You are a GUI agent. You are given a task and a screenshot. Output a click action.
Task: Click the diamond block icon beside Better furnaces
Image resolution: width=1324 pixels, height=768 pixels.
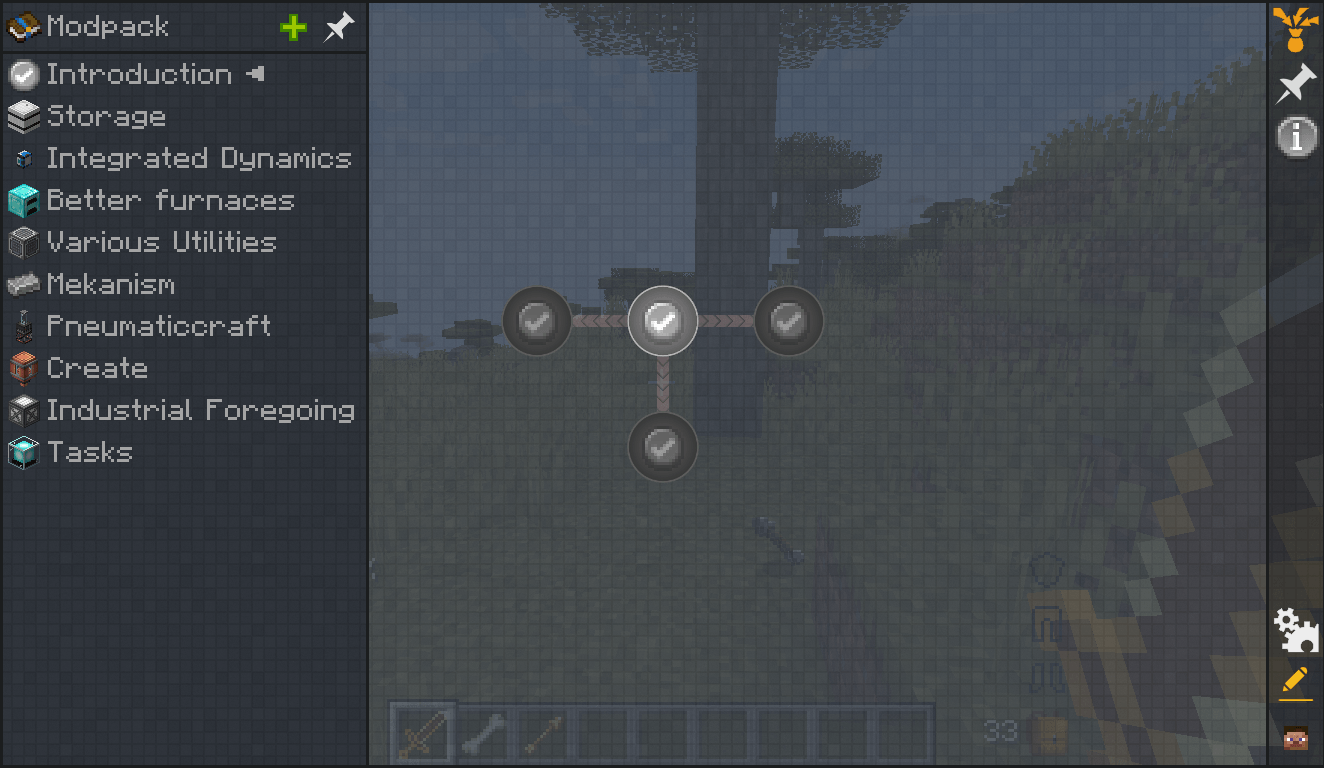(x=22, y=200)
